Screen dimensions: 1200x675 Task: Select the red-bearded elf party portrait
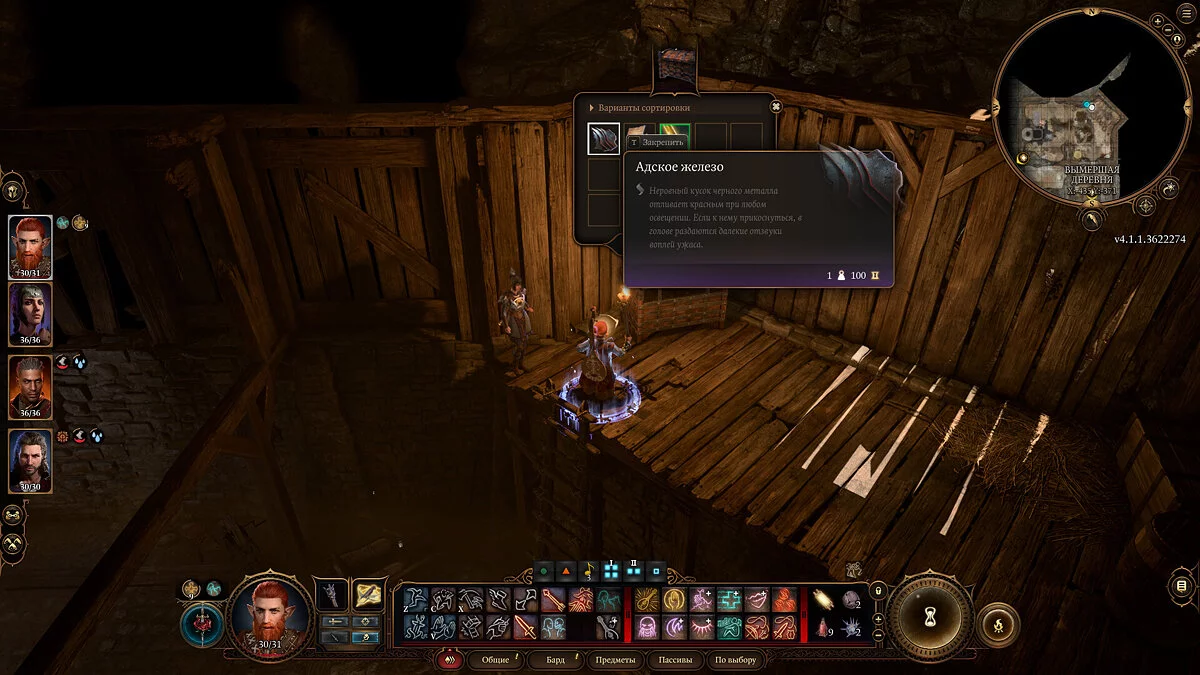click(x=30, y=246)
